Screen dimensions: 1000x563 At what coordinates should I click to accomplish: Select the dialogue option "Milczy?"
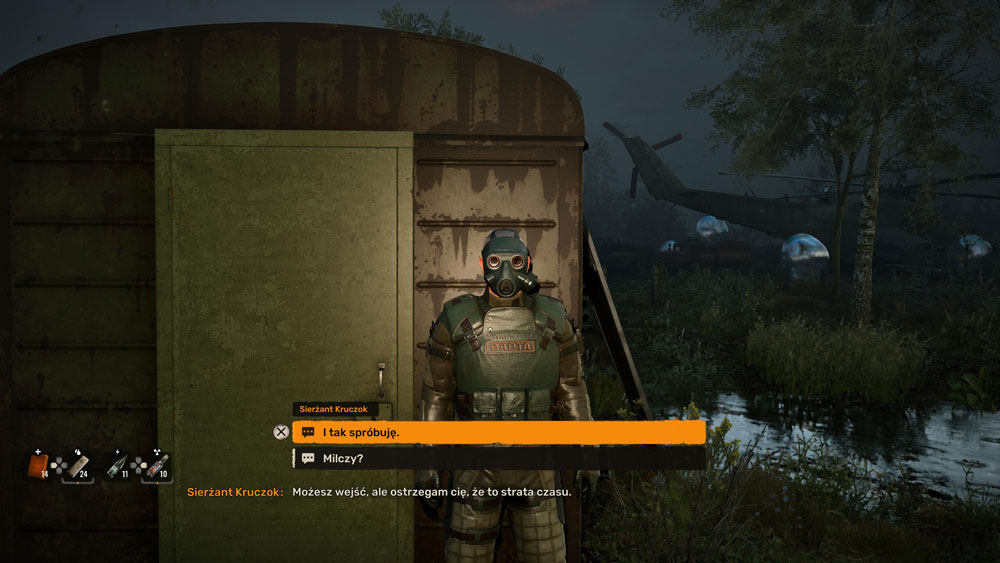coord(498,458)
